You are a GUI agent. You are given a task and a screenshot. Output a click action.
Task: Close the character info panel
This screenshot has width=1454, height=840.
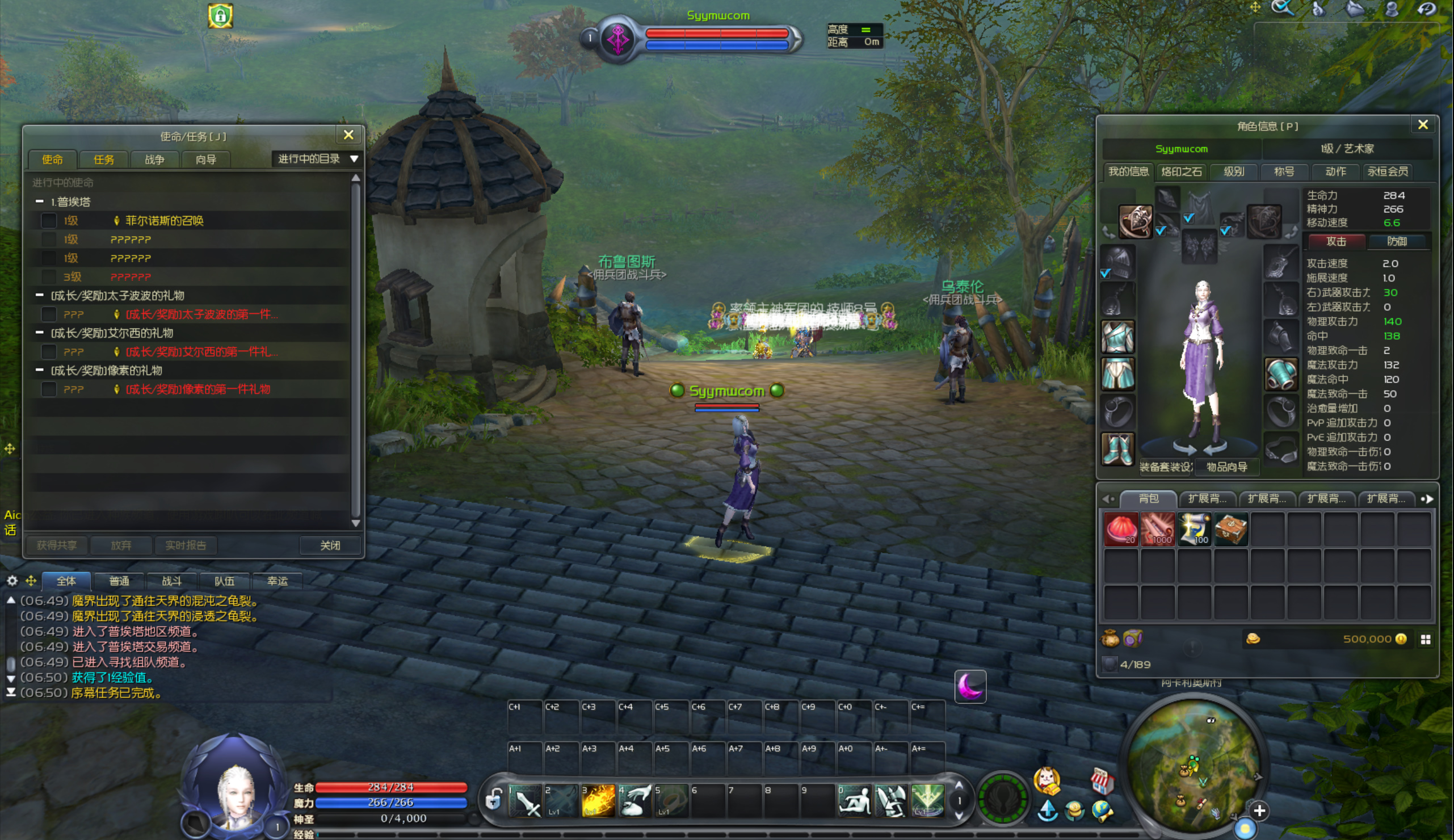point(1423,125)
